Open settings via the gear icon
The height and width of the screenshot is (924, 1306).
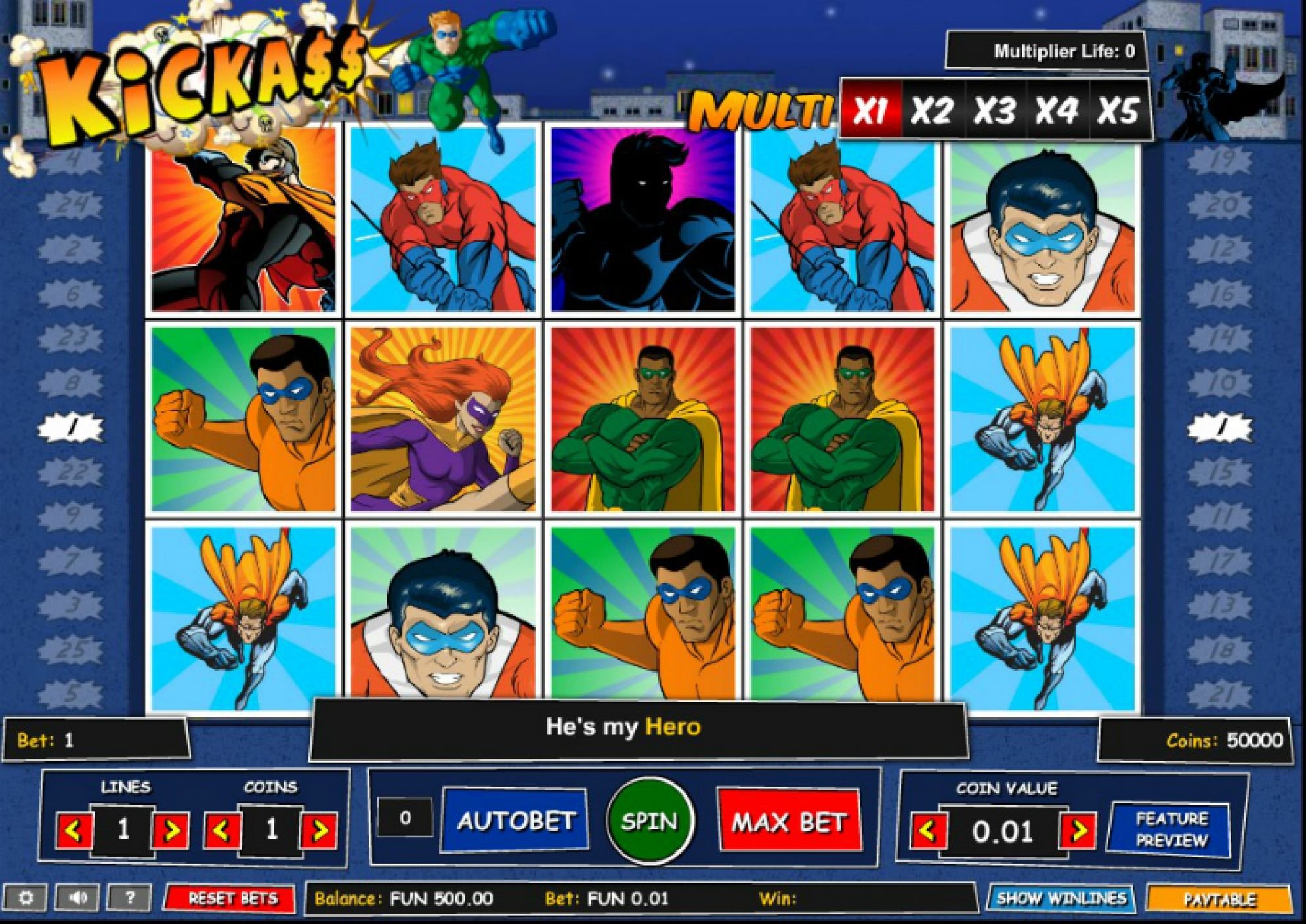click(x=26, y=898)
